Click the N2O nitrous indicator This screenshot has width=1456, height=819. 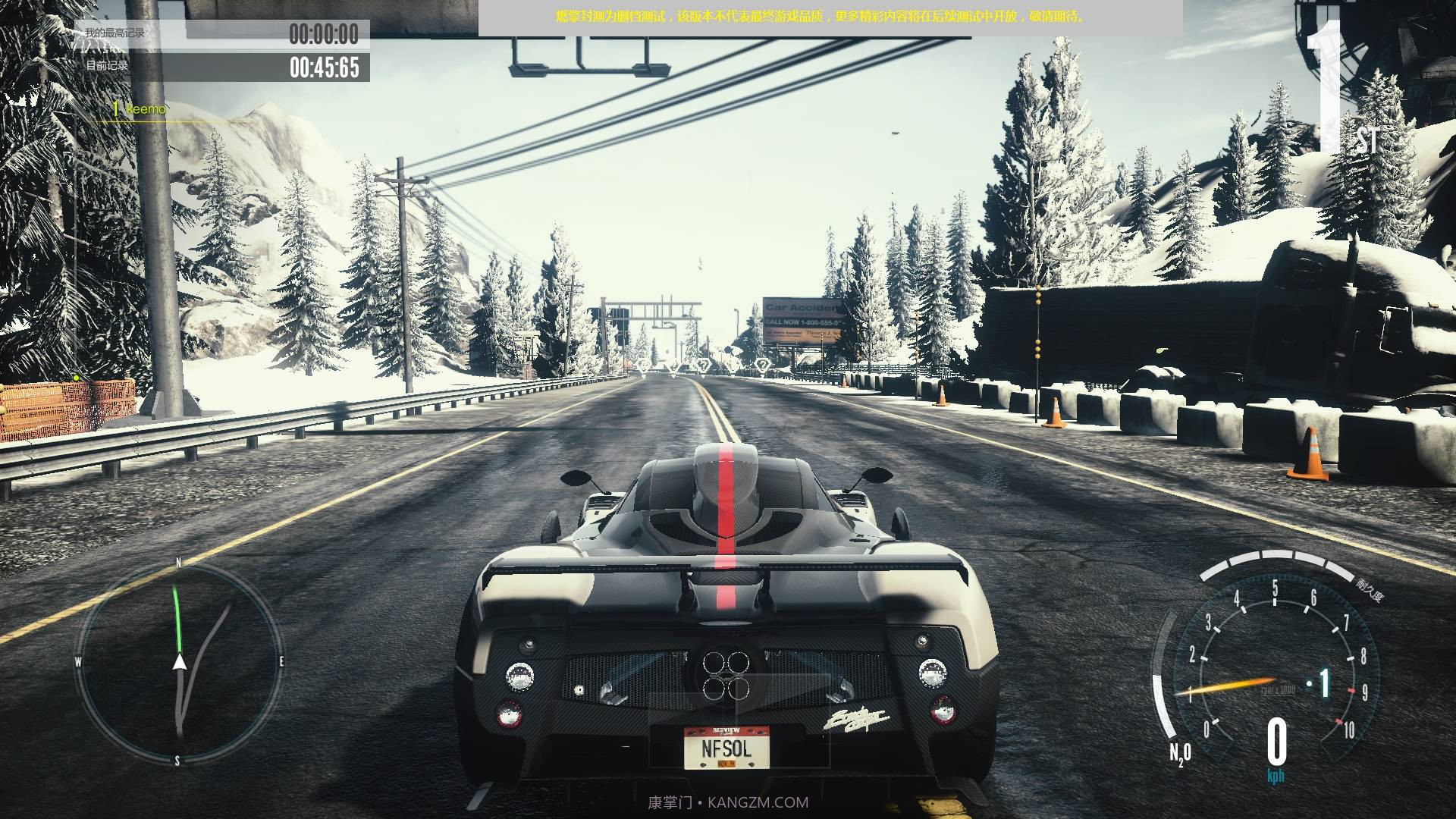(1179, 753)
